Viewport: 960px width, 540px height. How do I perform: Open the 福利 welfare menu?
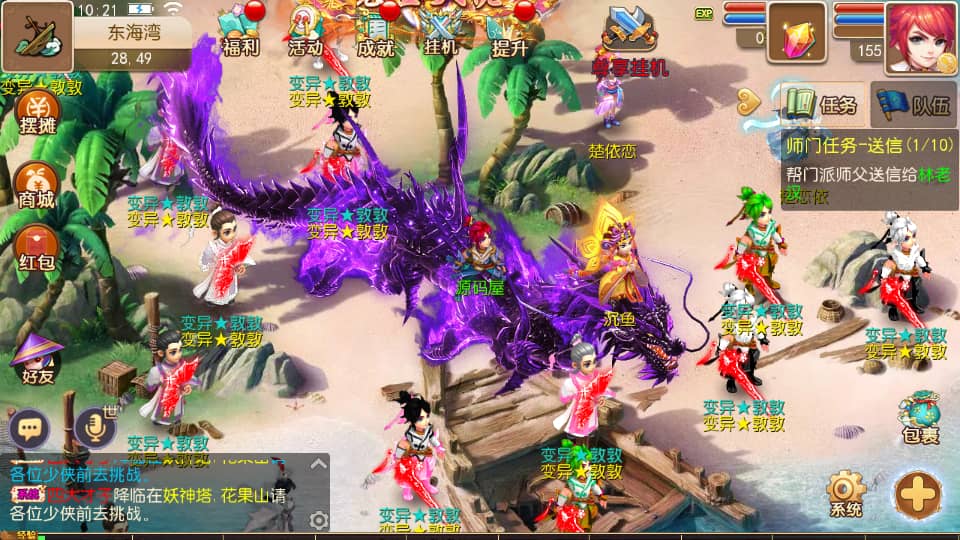pyautogui.click(x=238, y=30)
